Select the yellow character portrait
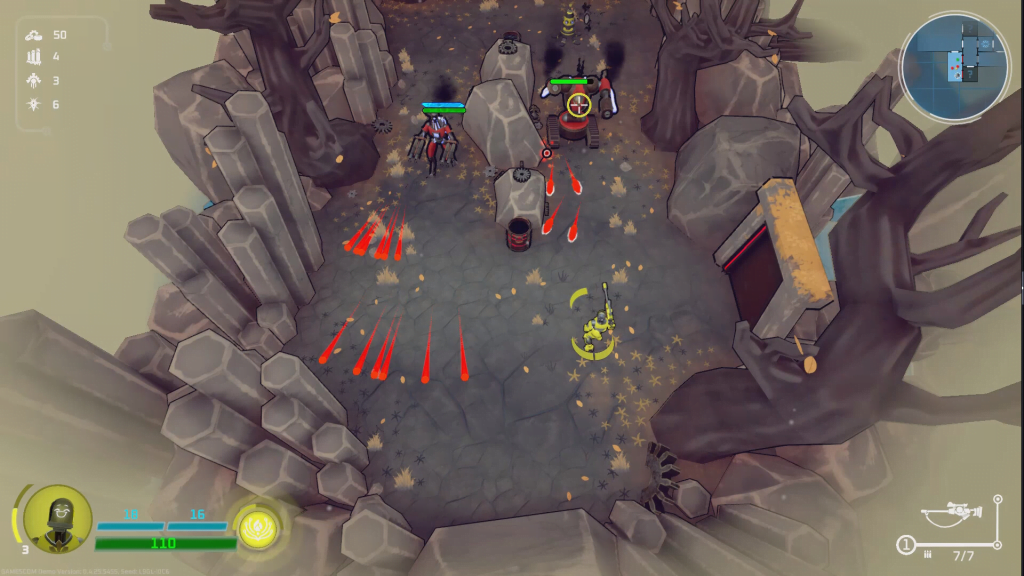The image size is (1024, 576). coord(57,518)
